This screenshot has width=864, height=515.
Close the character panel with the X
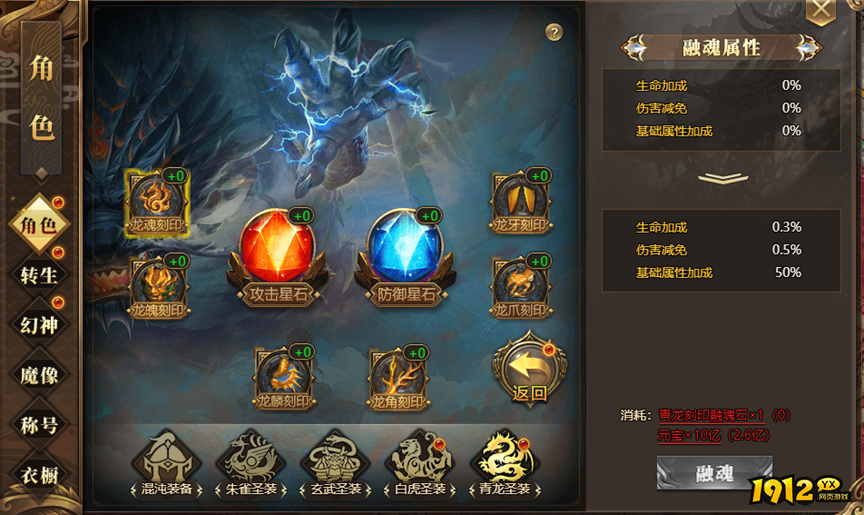[x=820, y=10]
